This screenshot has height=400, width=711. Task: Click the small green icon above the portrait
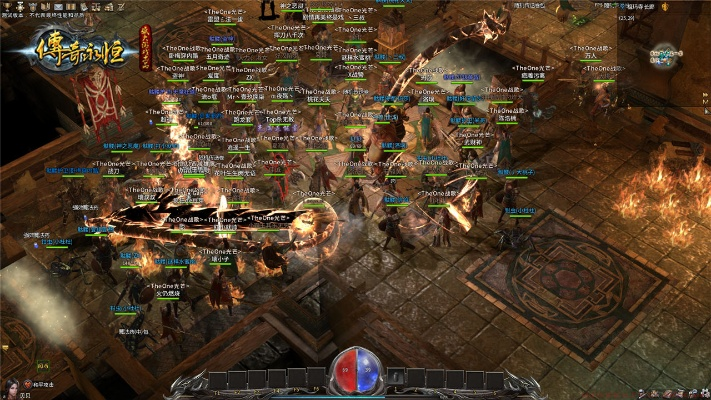pyautogui.click(x=44, y=366)
